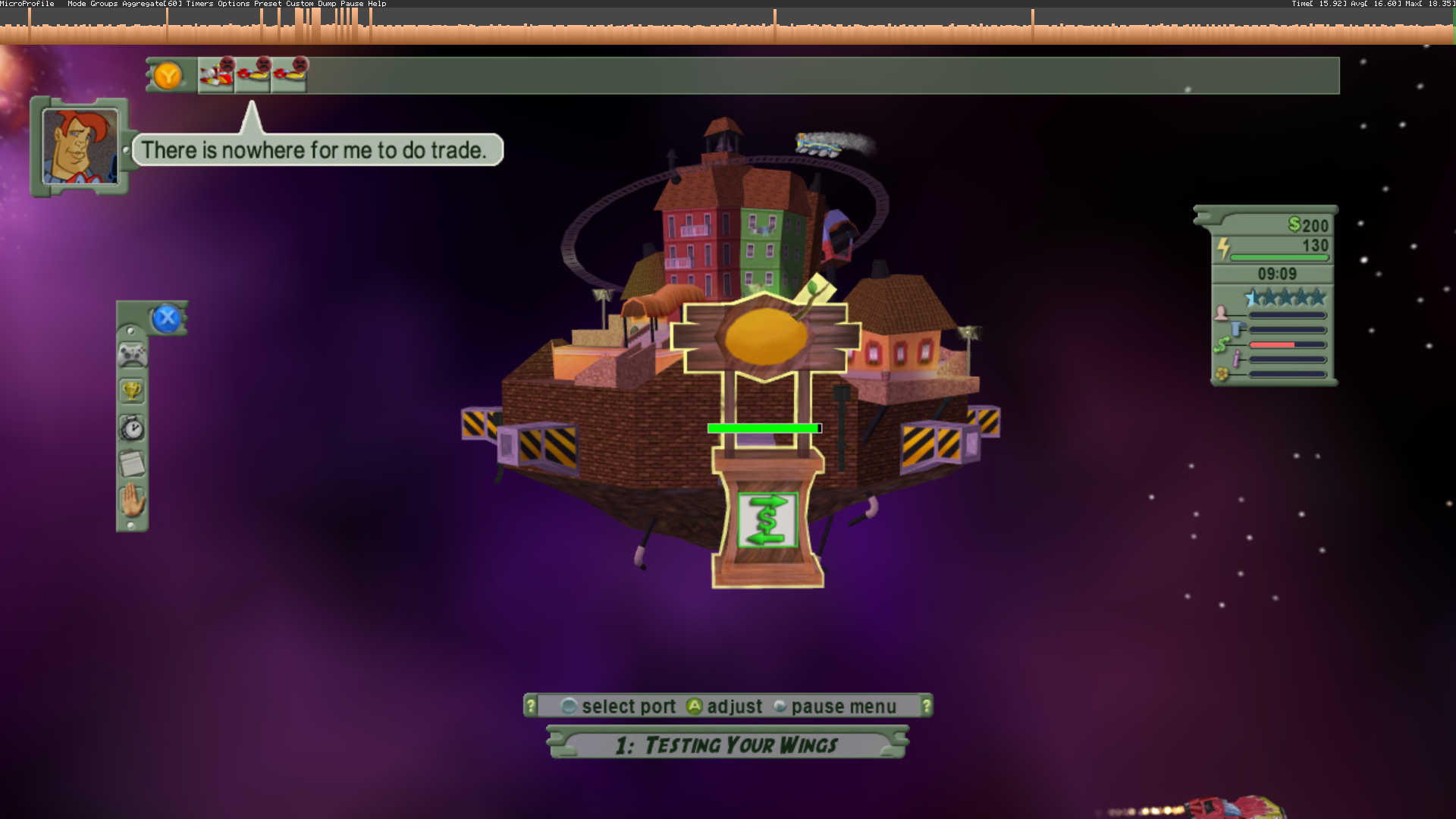The image size is (1456, 819).
Task: Click the lightning energy icon on the stats panel
Action: click(x=1223, y=246)
